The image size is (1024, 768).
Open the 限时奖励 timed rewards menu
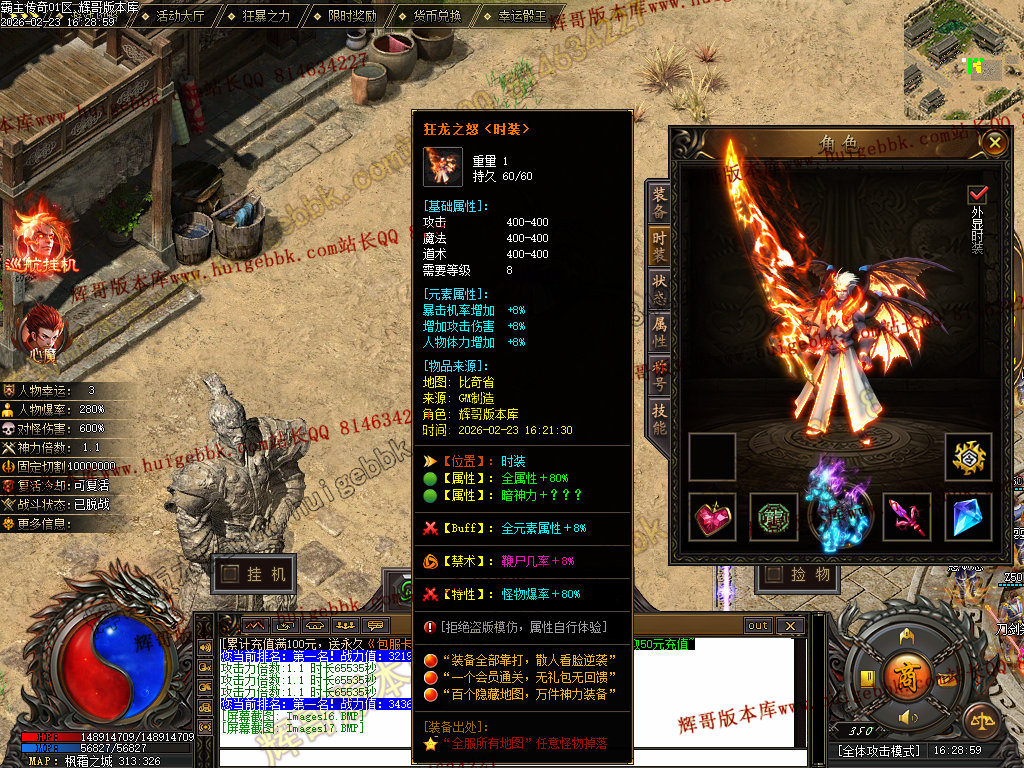(x=351, y=16)
